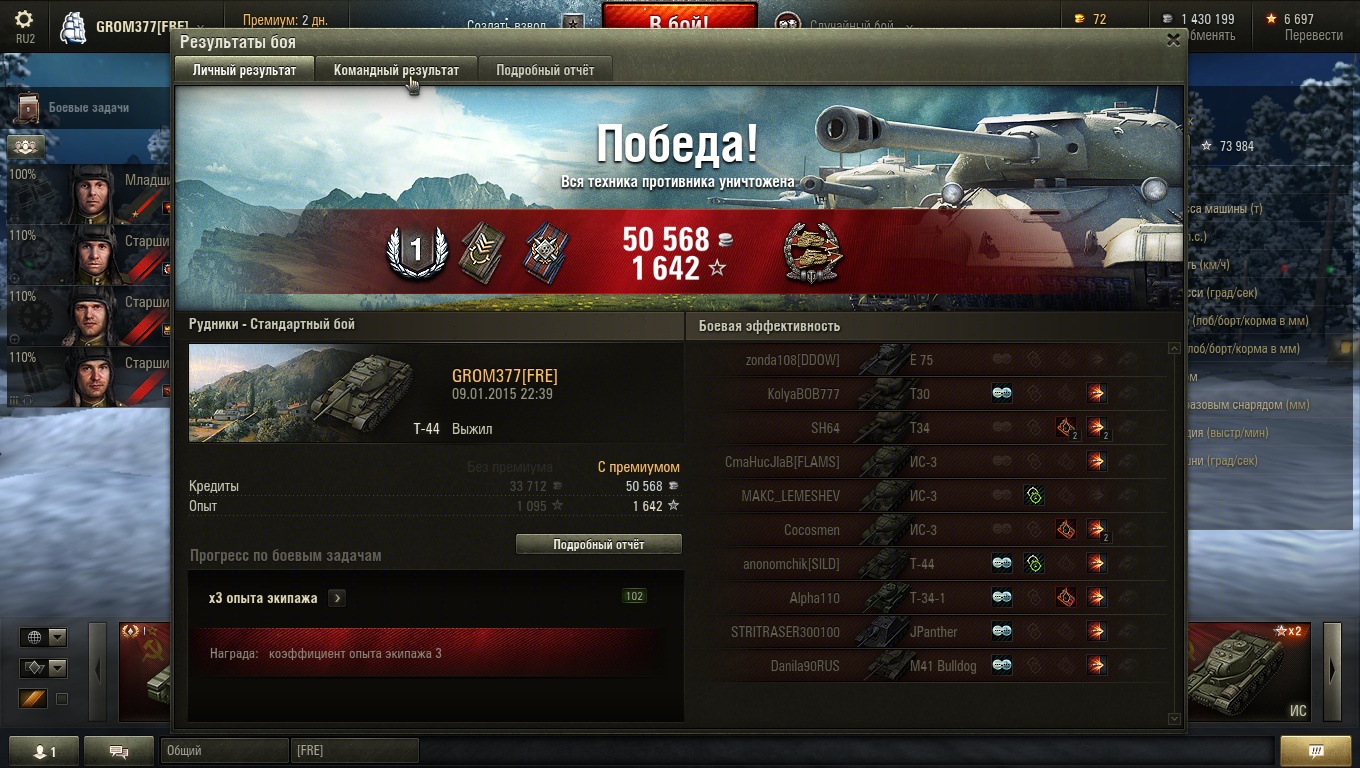The width and height of the screenshot is (1360, 768).
Task: Click the battle rank 1 laurel medal
Action: click(x=417, y=251)
